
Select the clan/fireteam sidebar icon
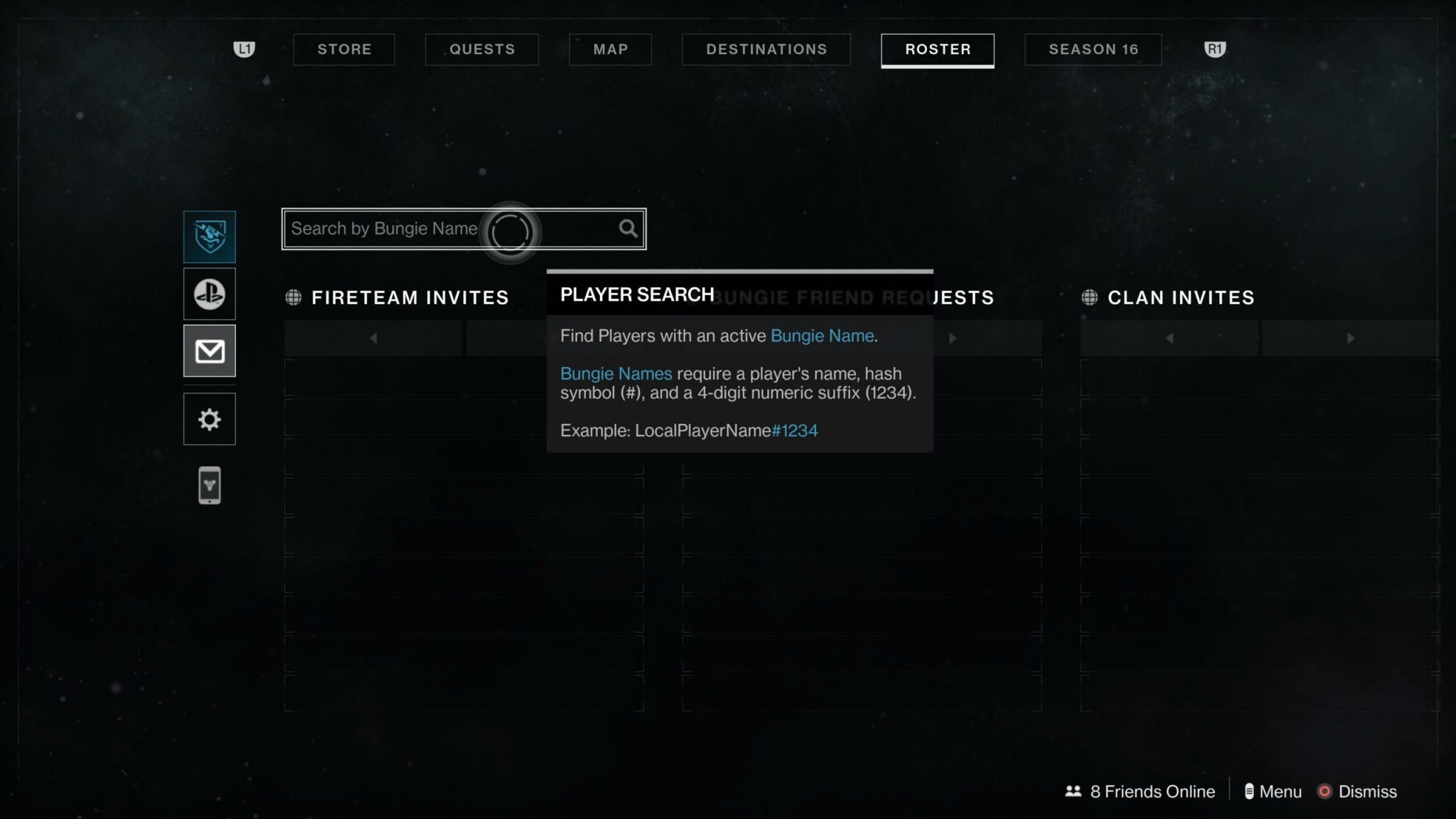pos(209,235)
